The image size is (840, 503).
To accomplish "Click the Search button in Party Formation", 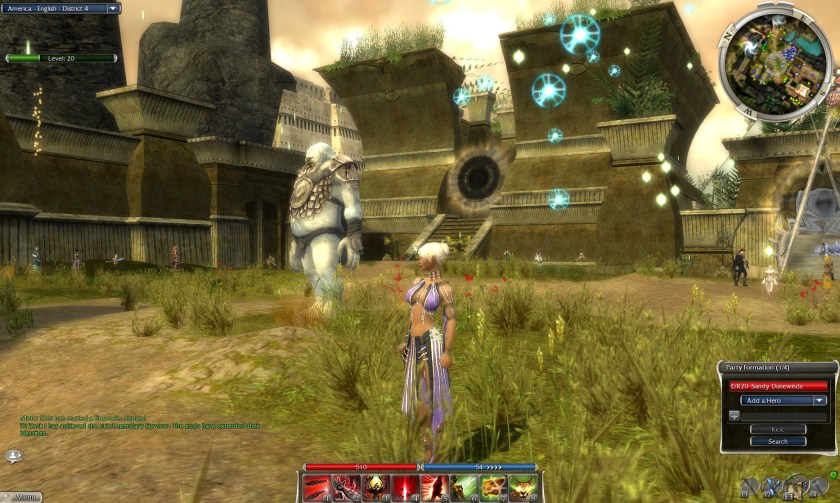I will tap(777, 441).
